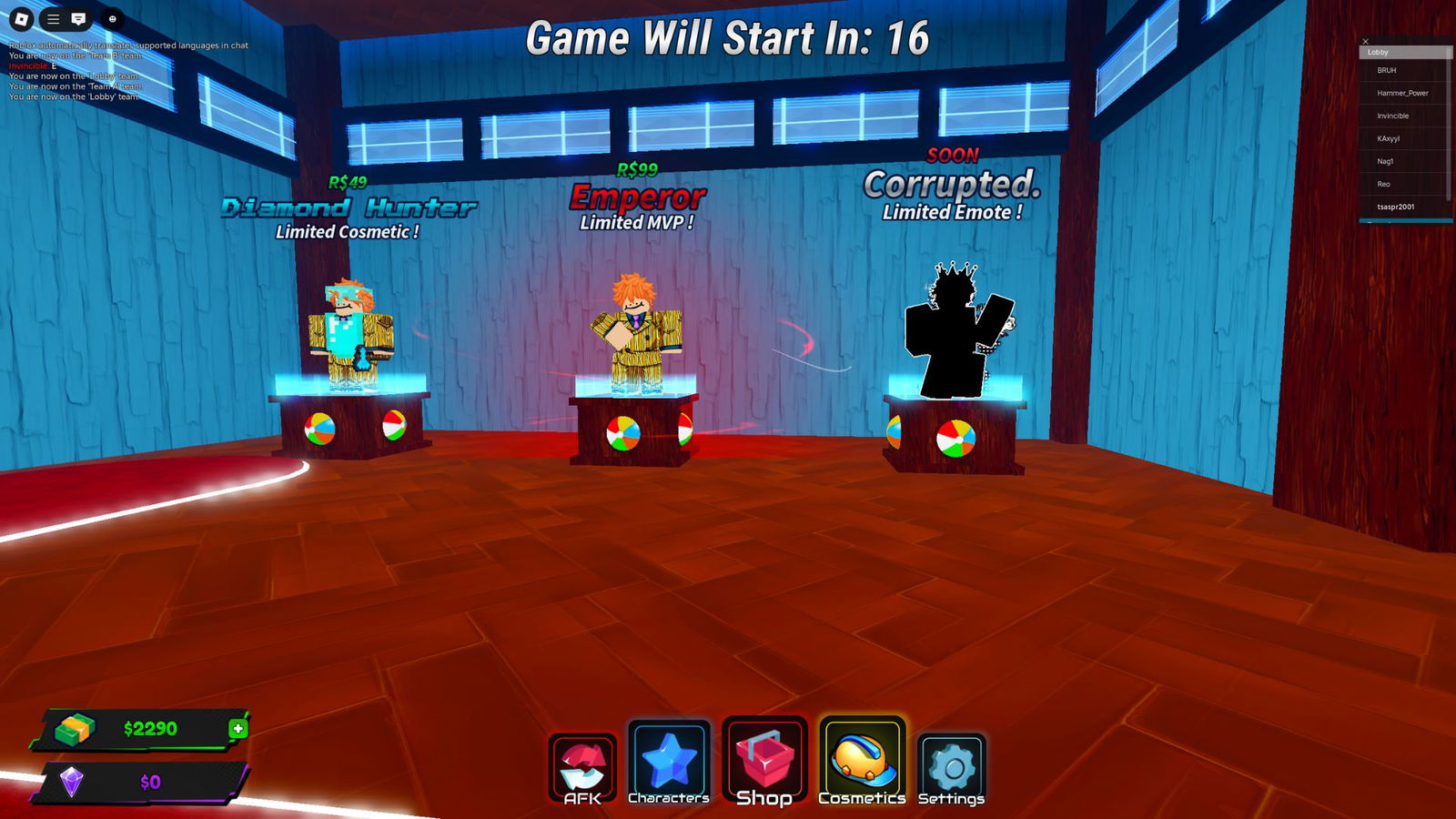Click the emoji face icon near the chat
The width and height of the screenshot is (1456, 819).
click(x=113, y=18)
